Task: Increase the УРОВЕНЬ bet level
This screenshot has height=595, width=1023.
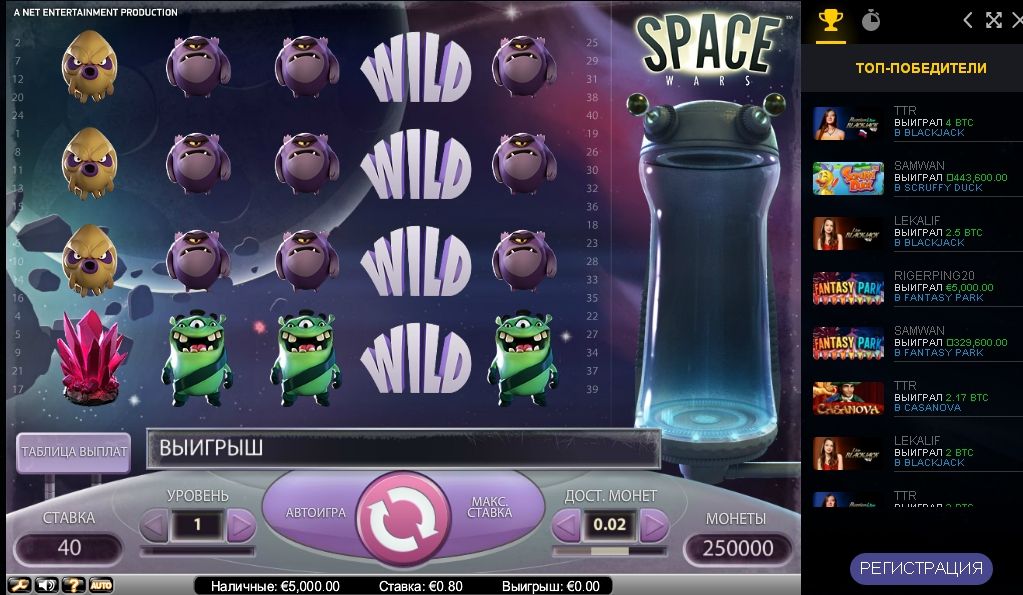Action: [241, 524]
